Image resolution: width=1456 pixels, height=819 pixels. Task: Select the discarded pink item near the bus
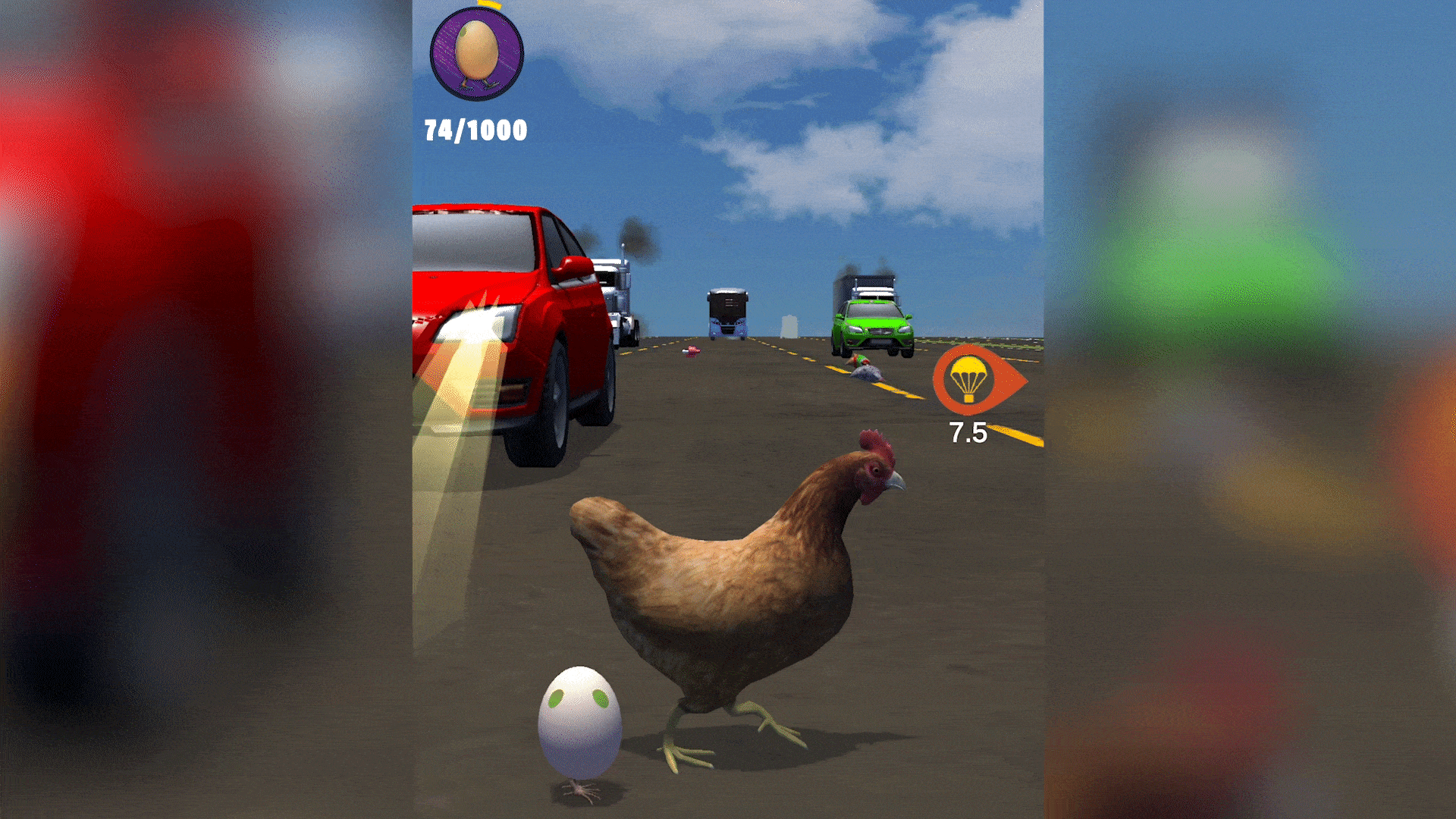692,350
